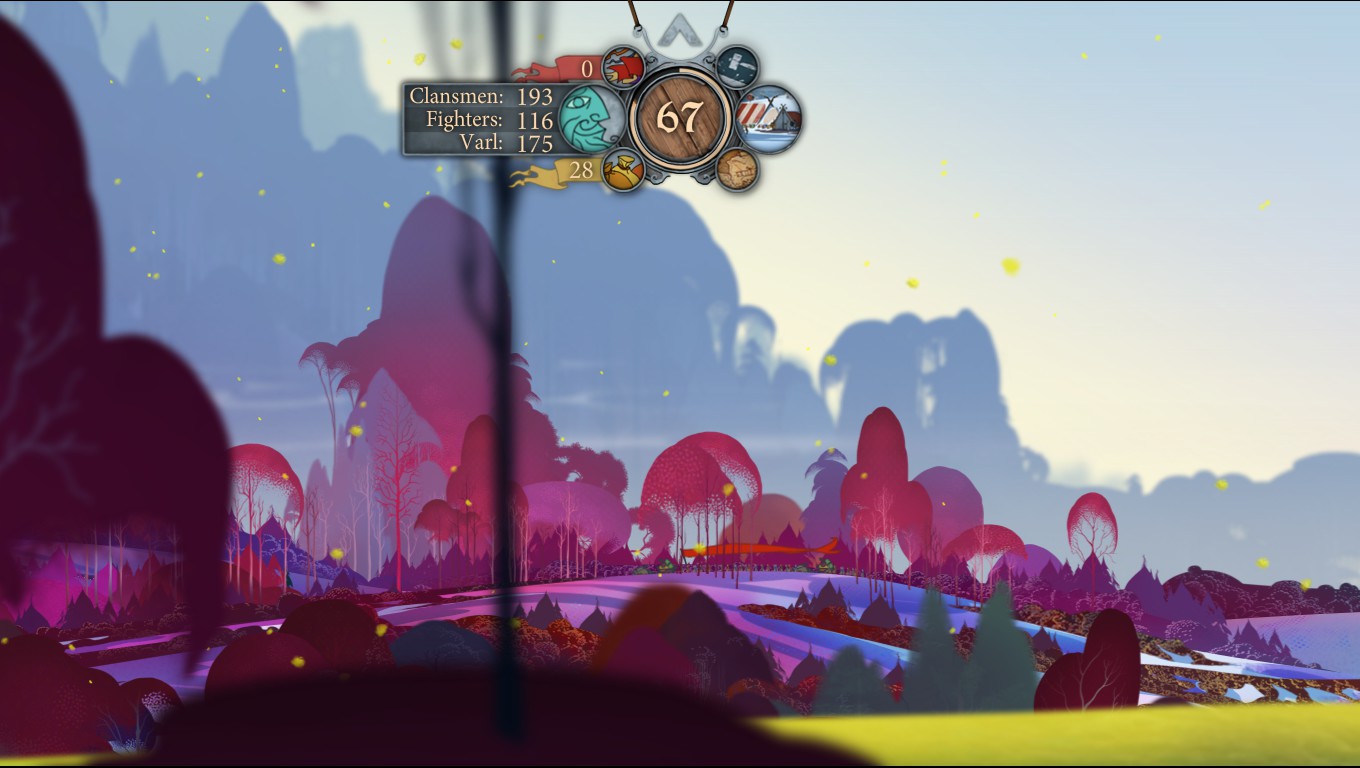Select the red banner renown icon
The width and height of the screenshot is (1360, 768).
[x=623, y=68]
